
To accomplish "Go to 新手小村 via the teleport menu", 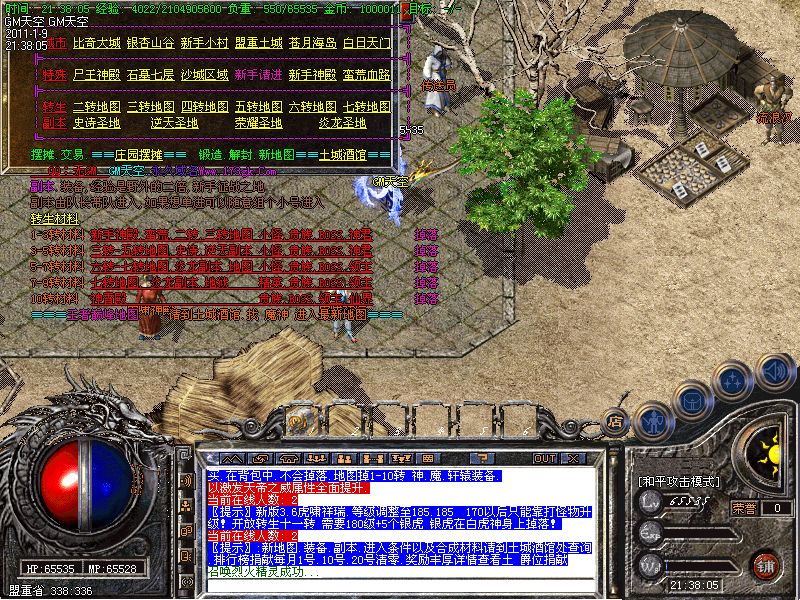I will pos(204,43).
